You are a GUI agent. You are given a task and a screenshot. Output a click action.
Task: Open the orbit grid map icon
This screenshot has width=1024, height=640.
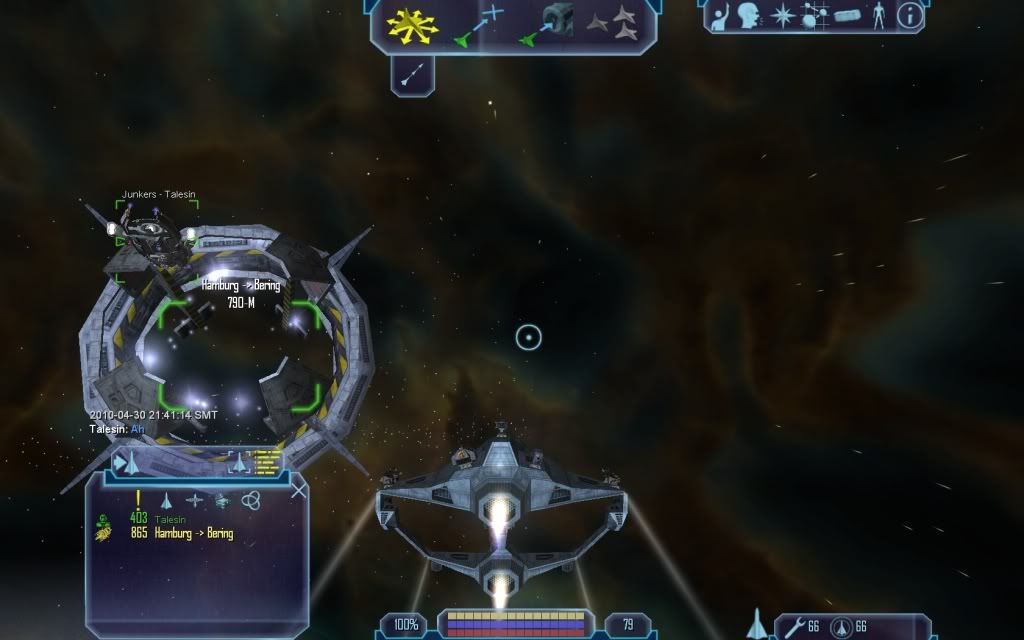click(x=815, y=15)
